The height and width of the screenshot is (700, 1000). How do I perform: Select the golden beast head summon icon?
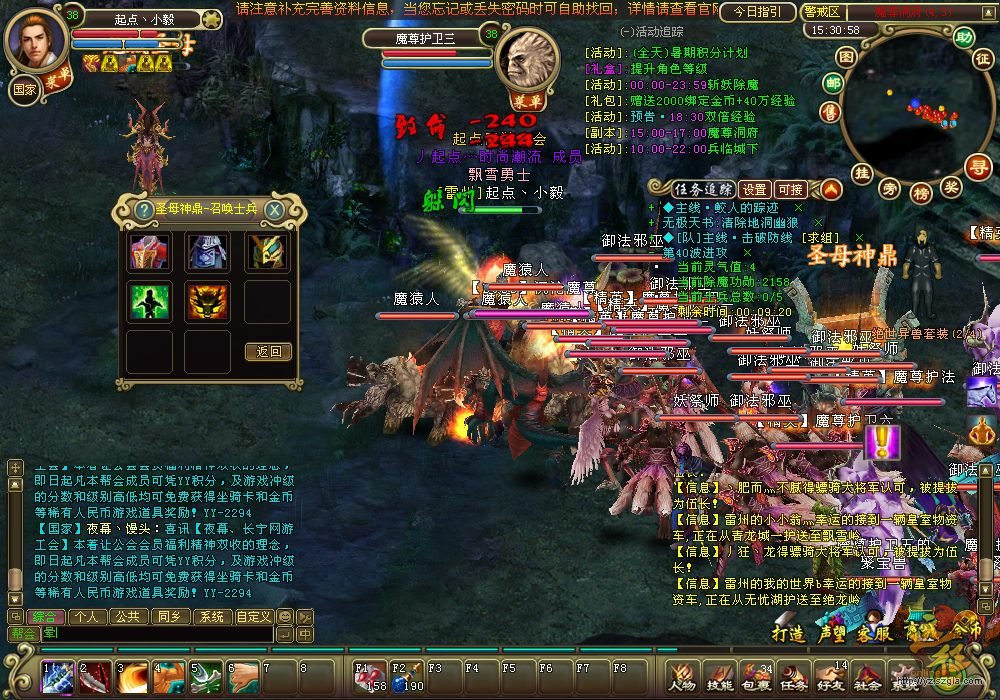(x=208, y=301)
